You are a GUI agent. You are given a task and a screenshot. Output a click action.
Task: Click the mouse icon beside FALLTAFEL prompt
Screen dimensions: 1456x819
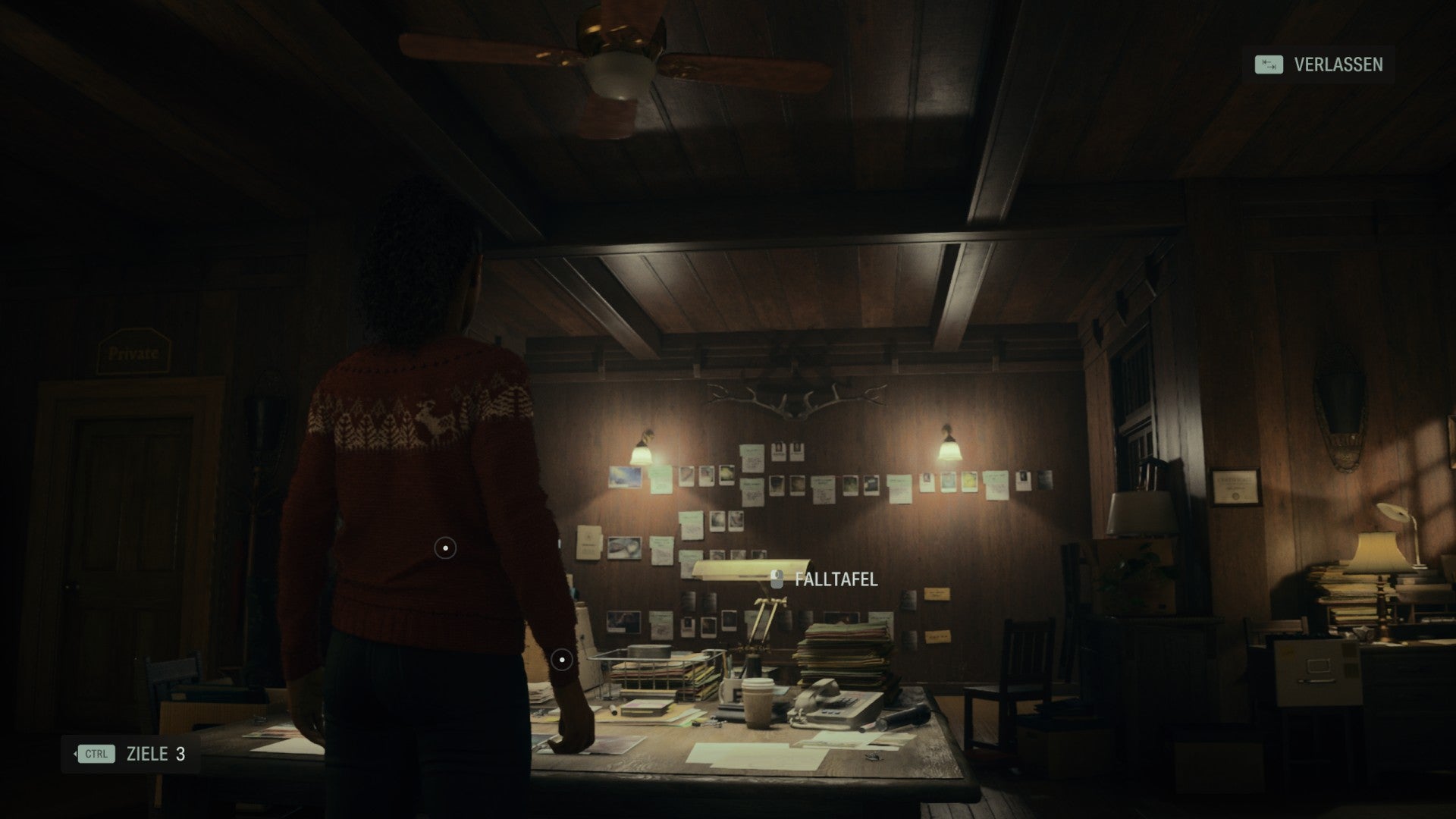coord(777,579)
